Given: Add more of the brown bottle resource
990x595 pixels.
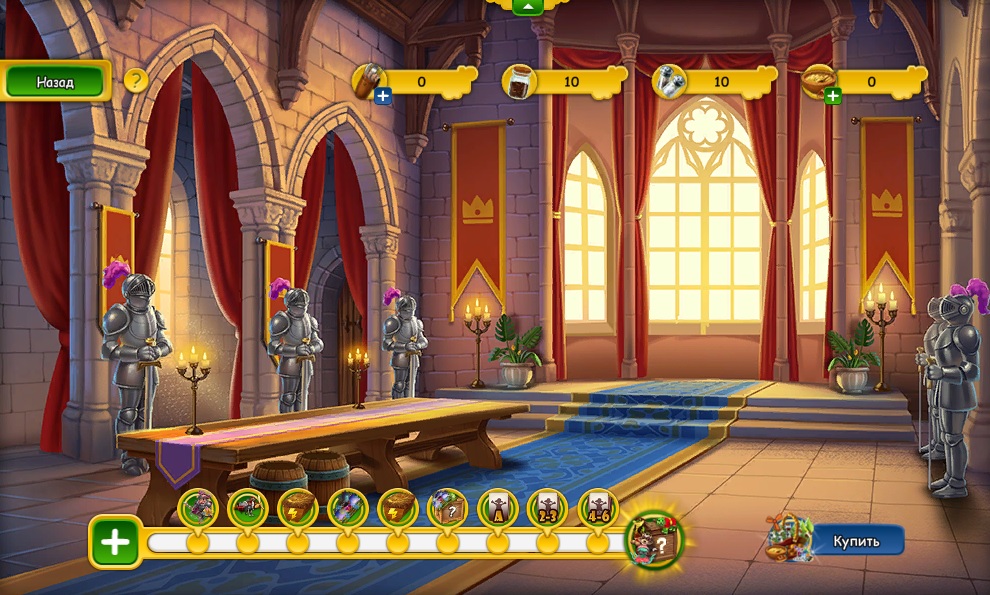Looking at the screenshot, I should (x=382, y=96).
